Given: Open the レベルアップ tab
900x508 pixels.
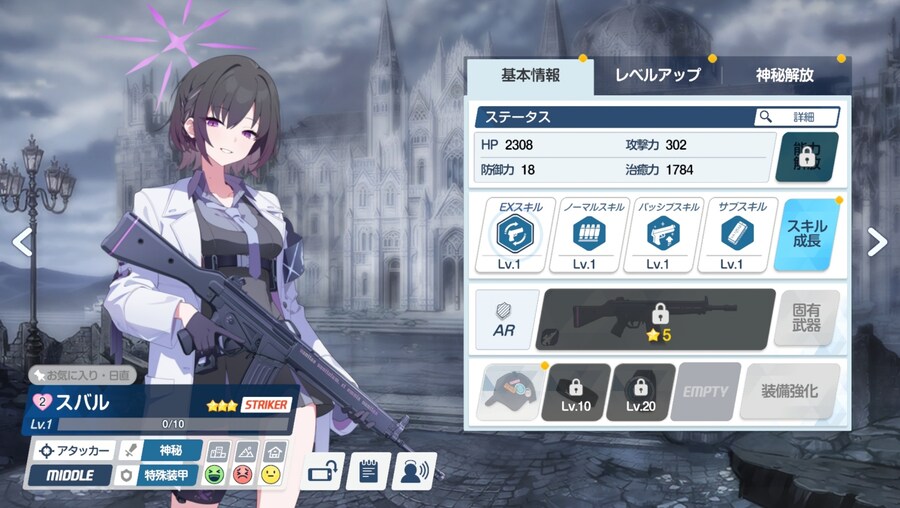Looking at the screenshot, I should (x=657, y=75).
